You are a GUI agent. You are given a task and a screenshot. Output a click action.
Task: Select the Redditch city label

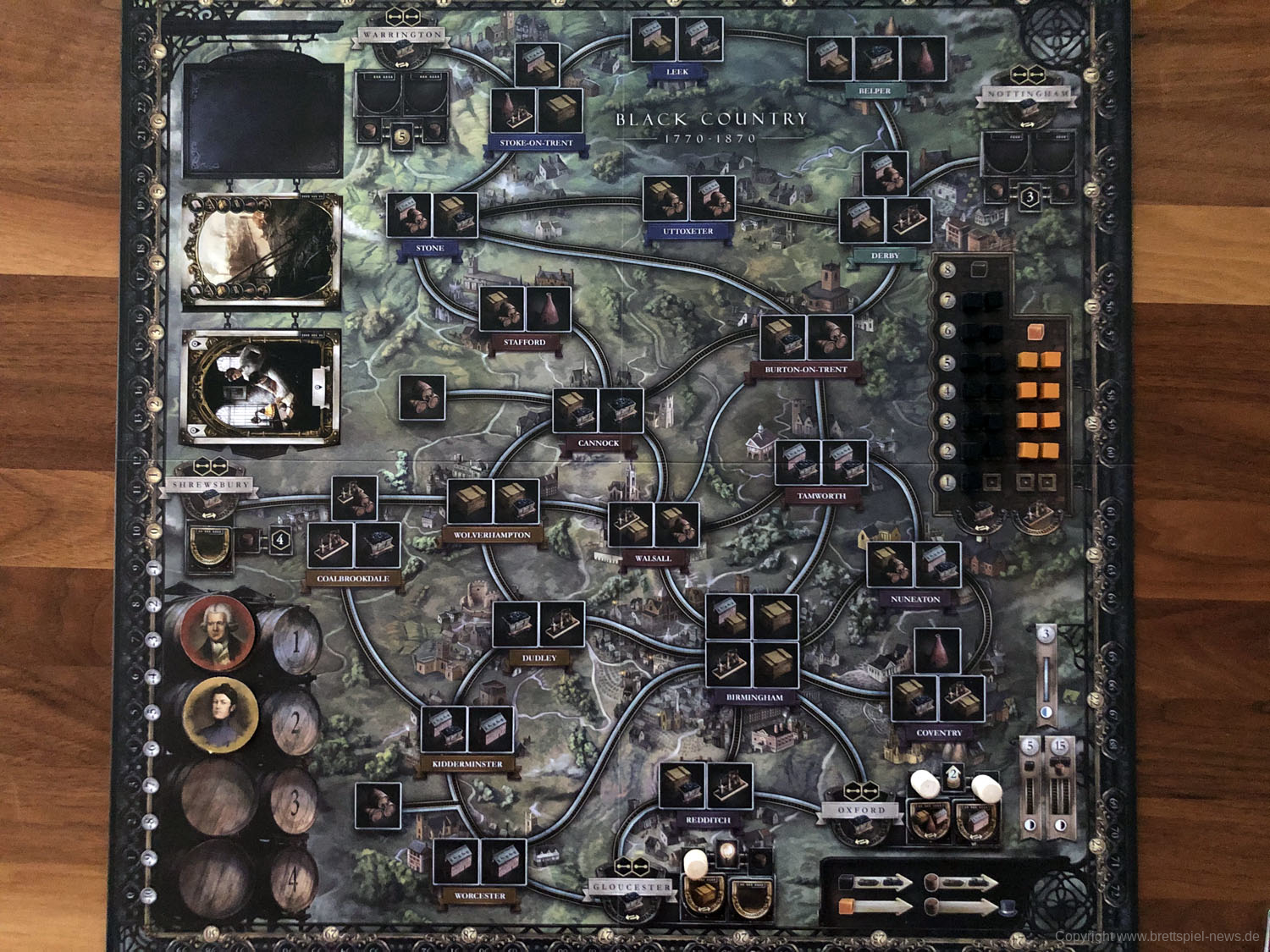(x=708, y=820)
